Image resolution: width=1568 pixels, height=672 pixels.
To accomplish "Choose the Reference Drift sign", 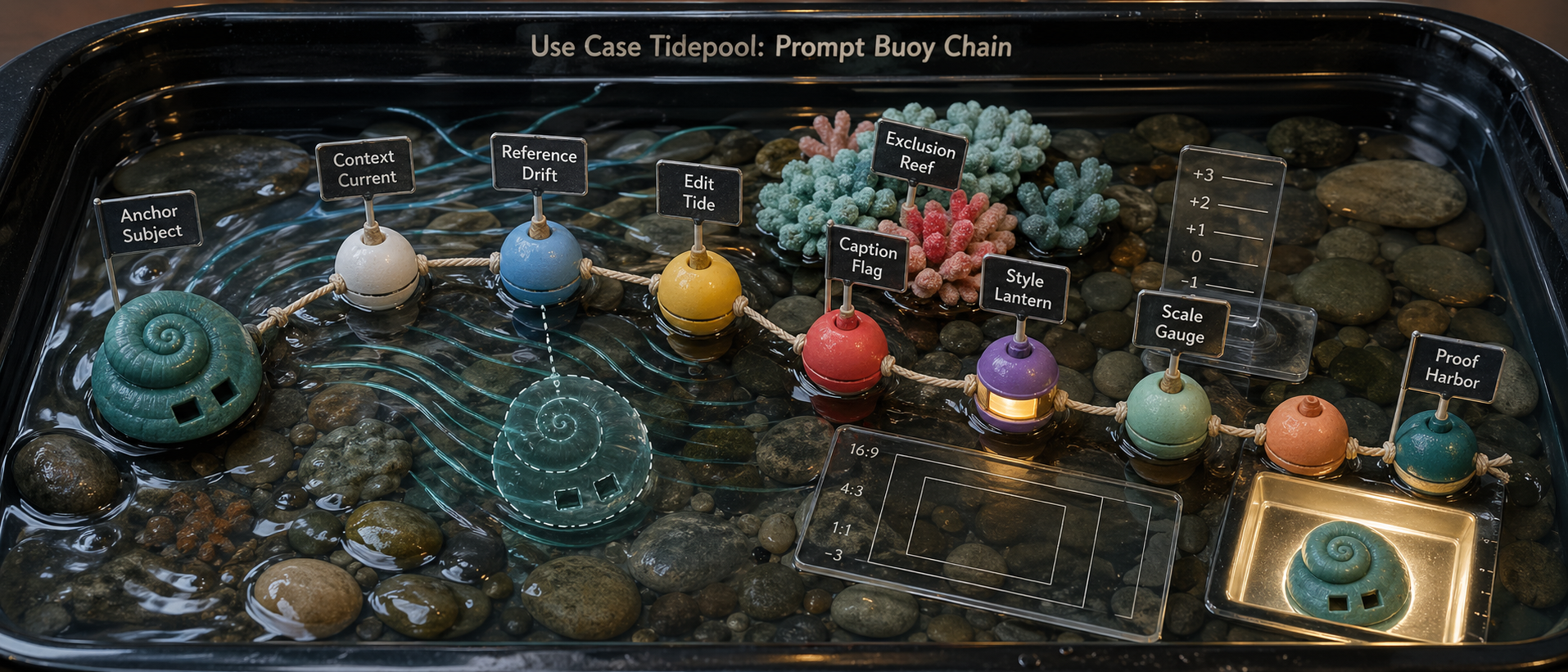I will [539, 164].
